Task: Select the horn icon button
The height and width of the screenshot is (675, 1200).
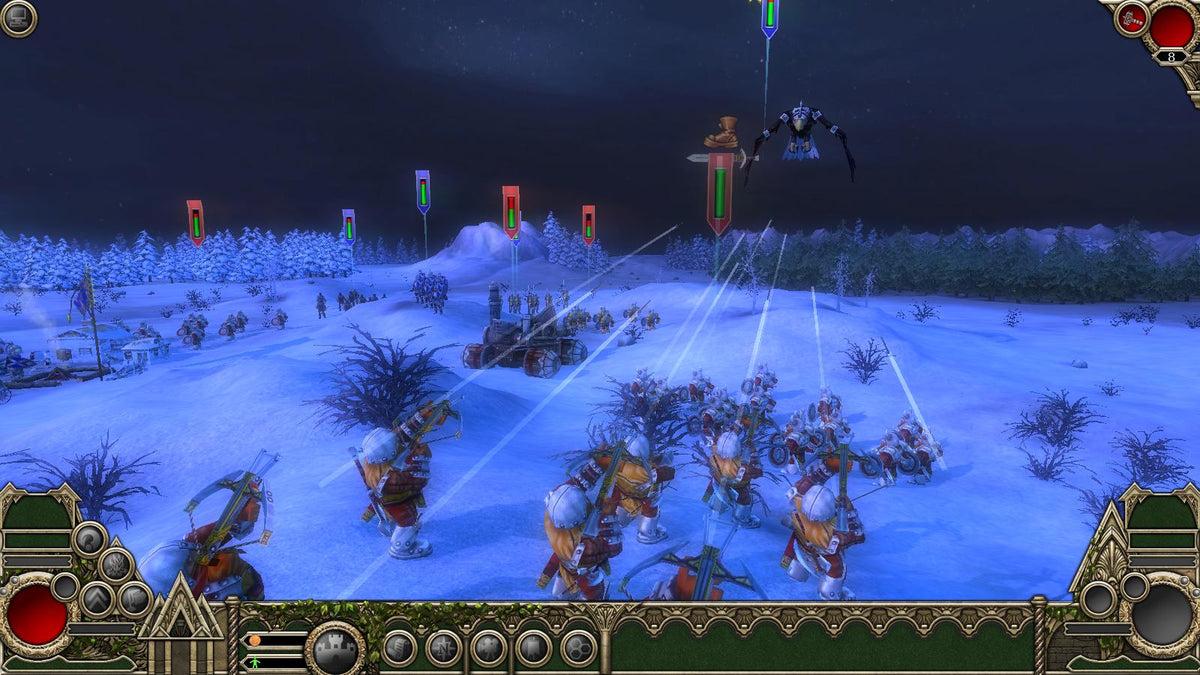Action: coord(89,540)
